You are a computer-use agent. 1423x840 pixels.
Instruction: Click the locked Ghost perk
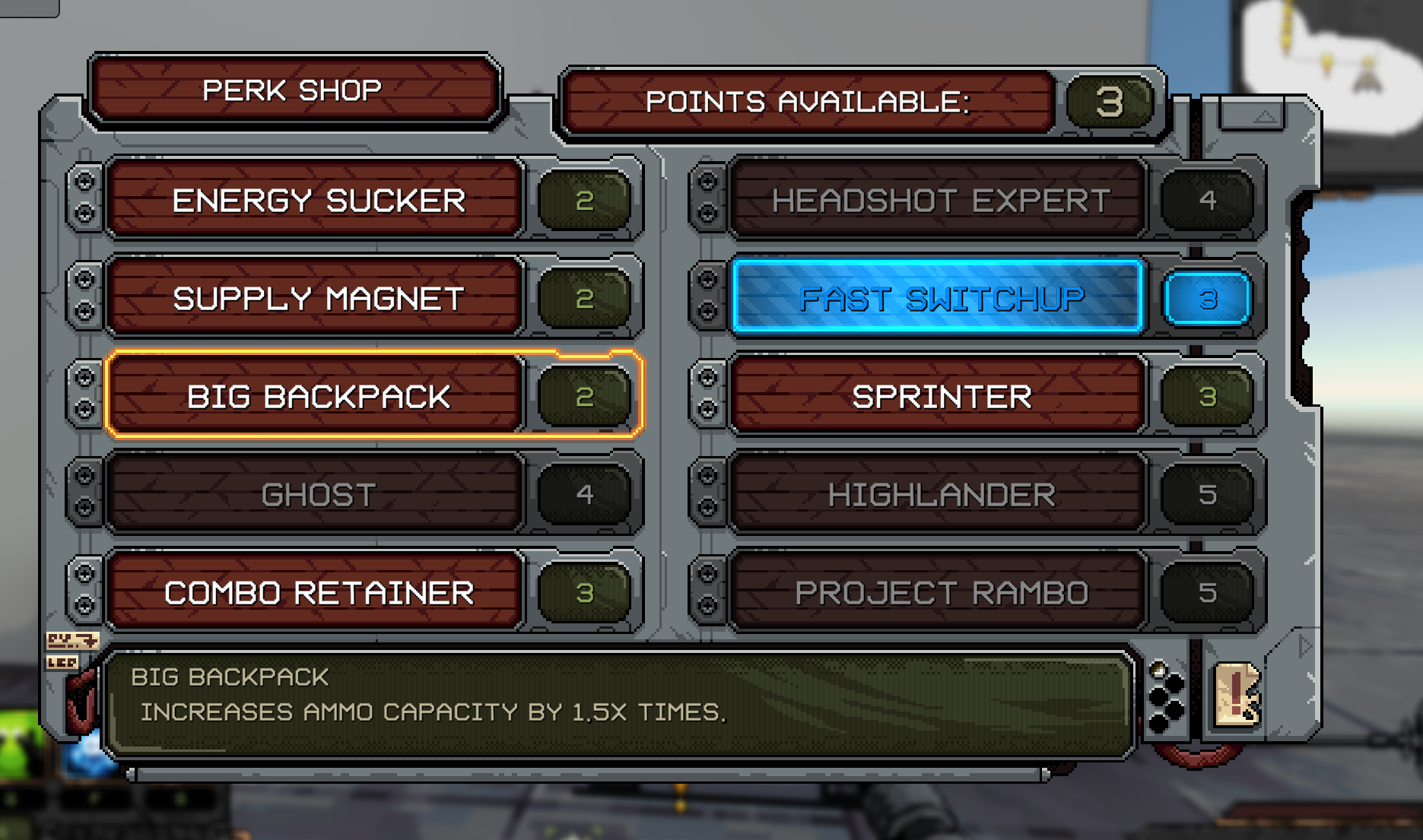click(317, 495)
